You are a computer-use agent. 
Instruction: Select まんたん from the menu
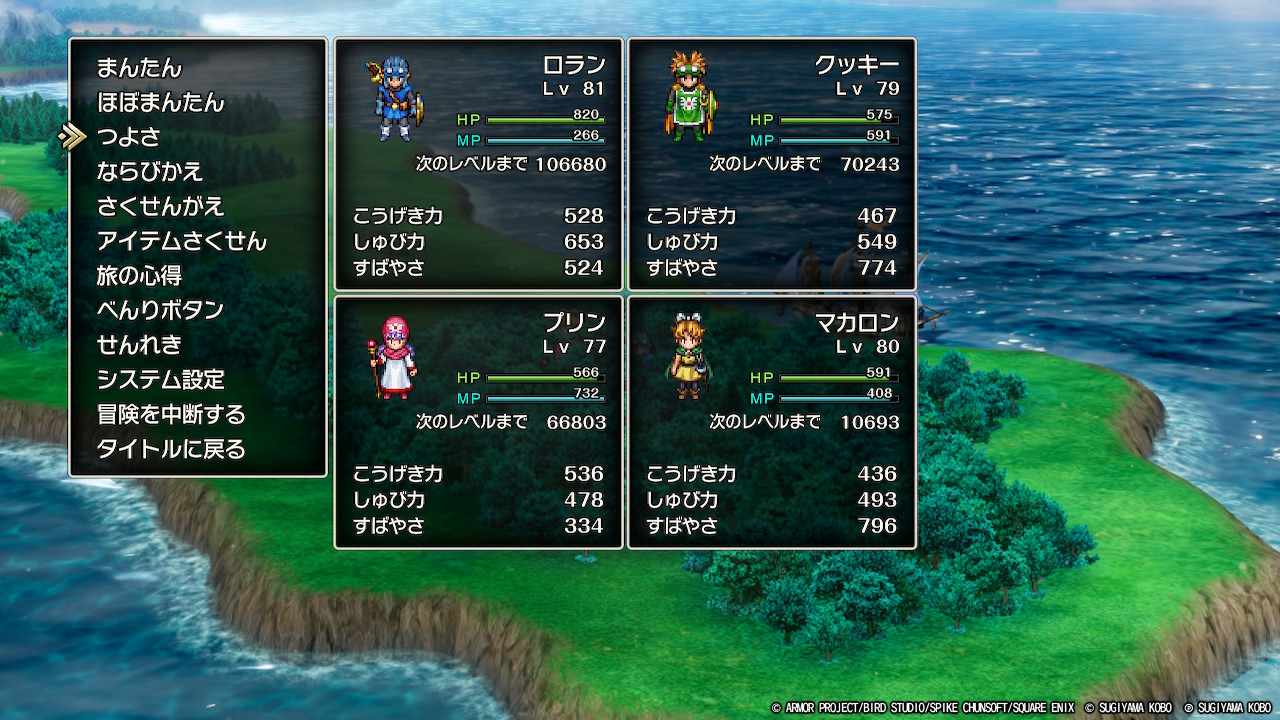coord(139,68)
